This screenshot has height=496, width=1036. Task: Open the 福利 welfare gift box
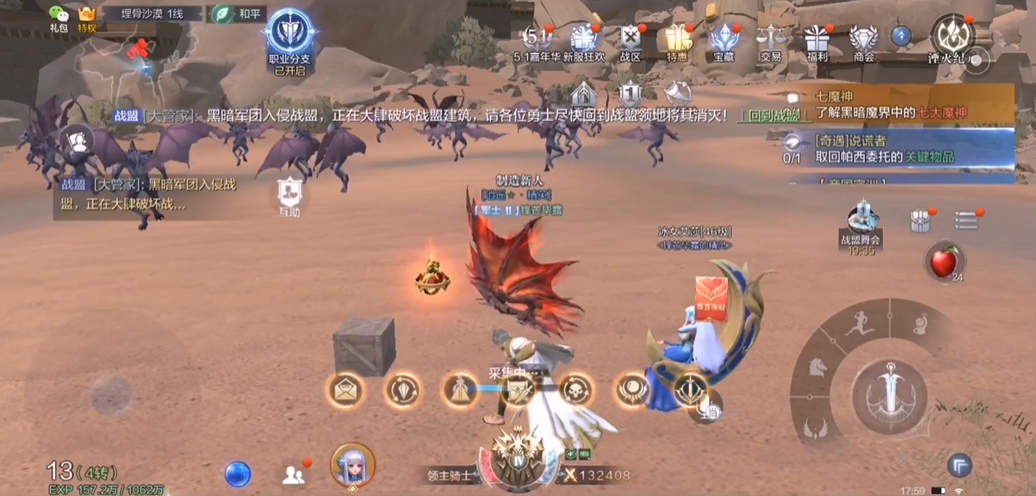(x=817, y=40)
